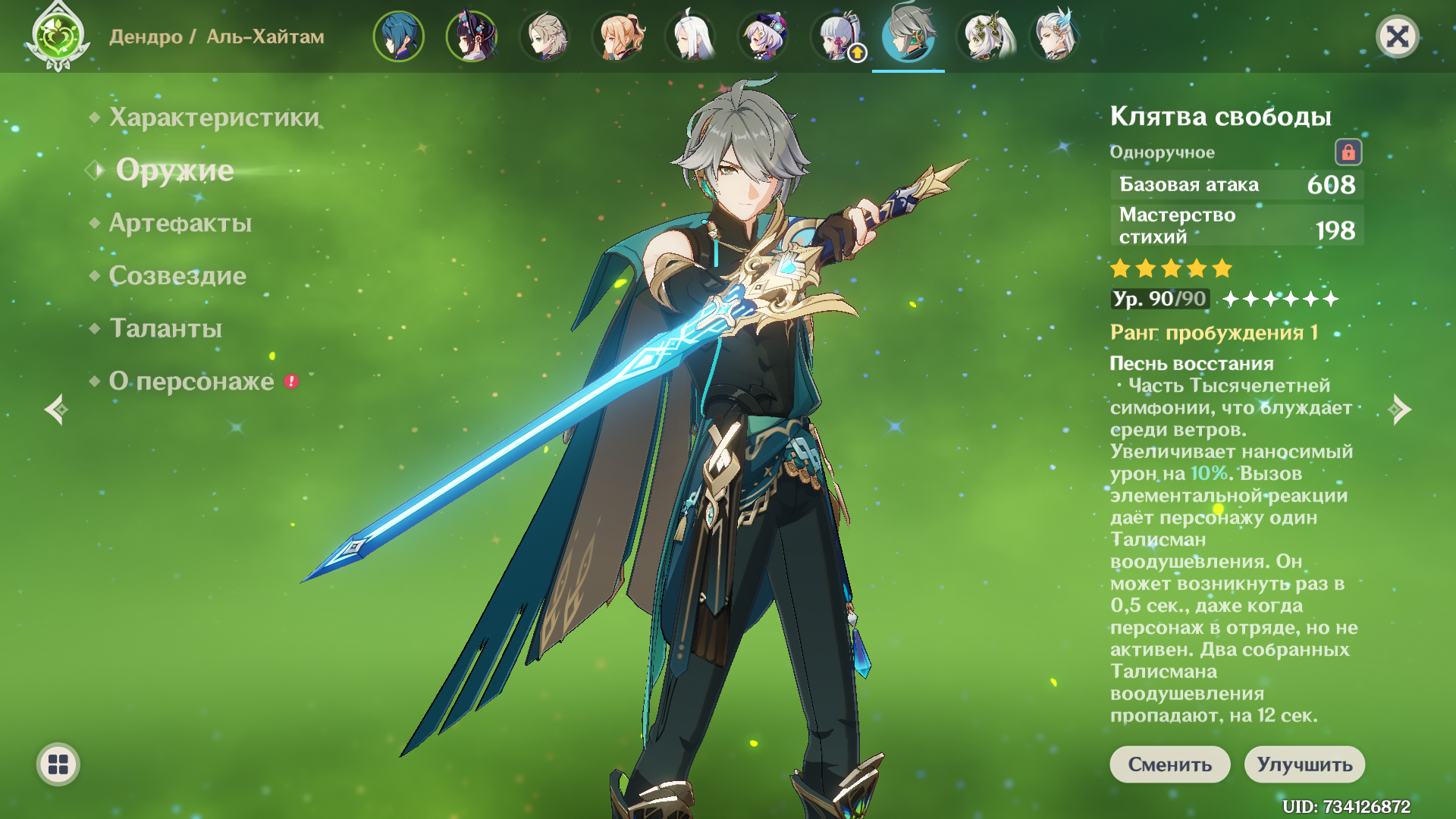Go to previous character with left arrow
Image resolution: width=1456 pixels, height=819 pixels.
pyautogui.click(x=56, y=409)
